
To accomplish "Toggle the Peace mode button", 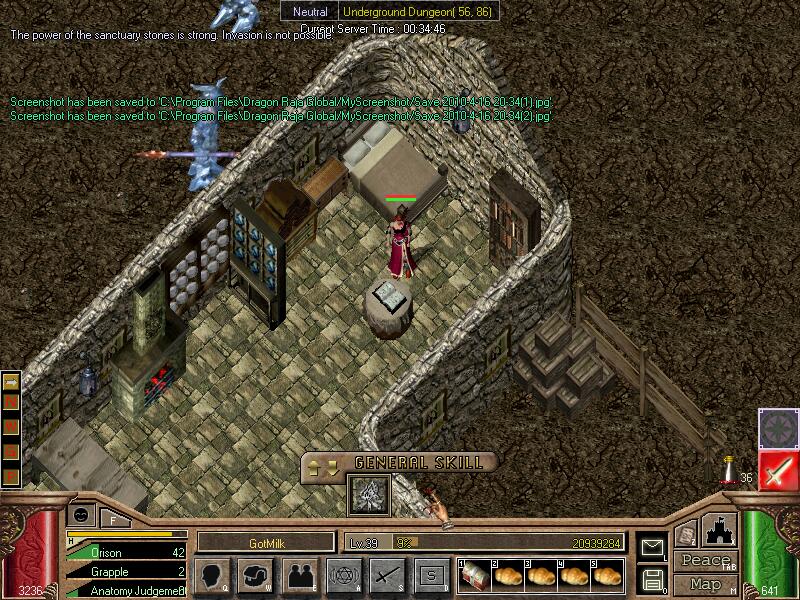I will point(704,561).
